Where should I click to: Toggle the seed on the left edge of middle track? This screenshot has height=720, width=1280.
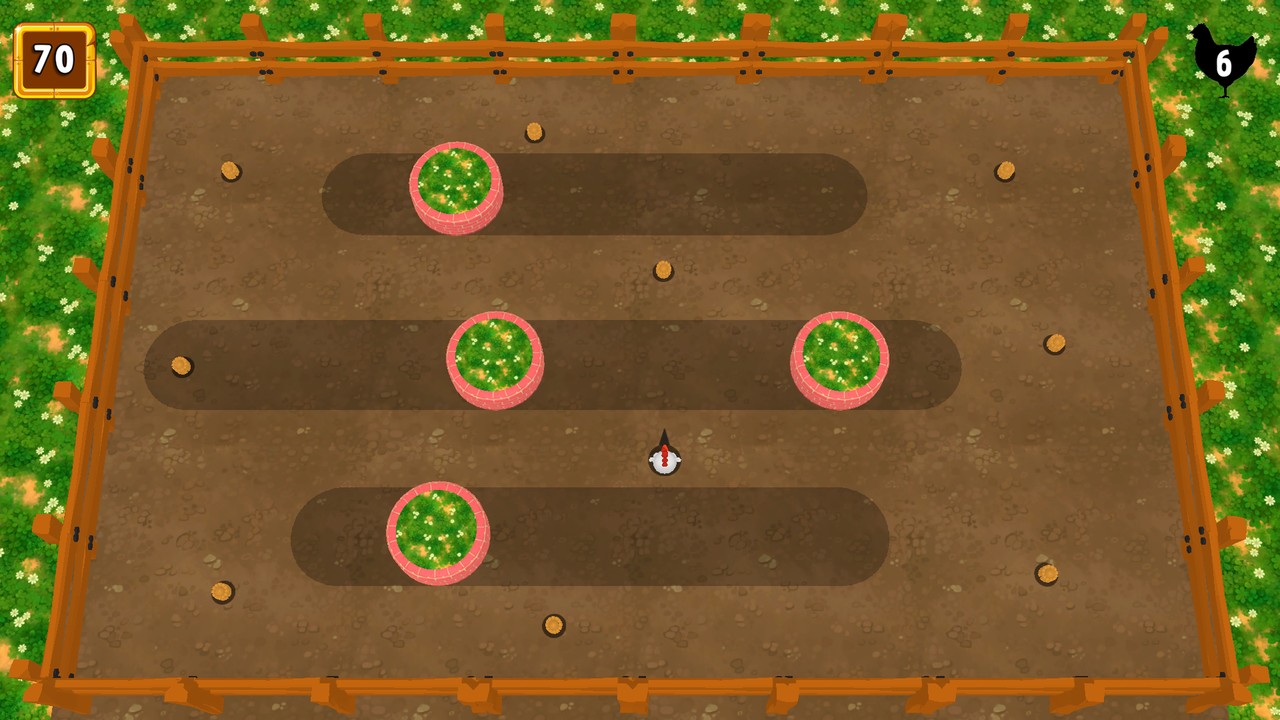tap(181, 366)
